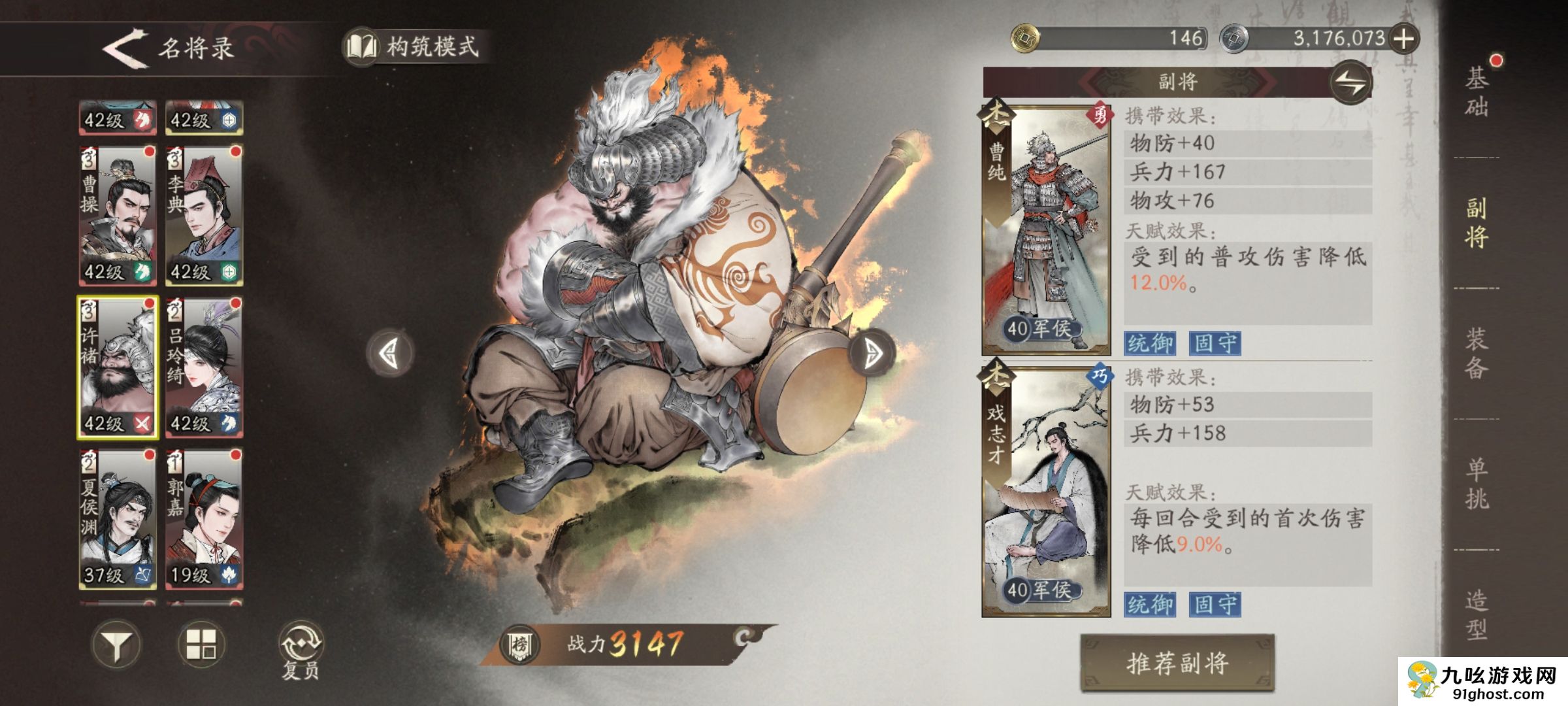Add currency with the plus button
The image size is (1568, 706).
(1404, 39)
